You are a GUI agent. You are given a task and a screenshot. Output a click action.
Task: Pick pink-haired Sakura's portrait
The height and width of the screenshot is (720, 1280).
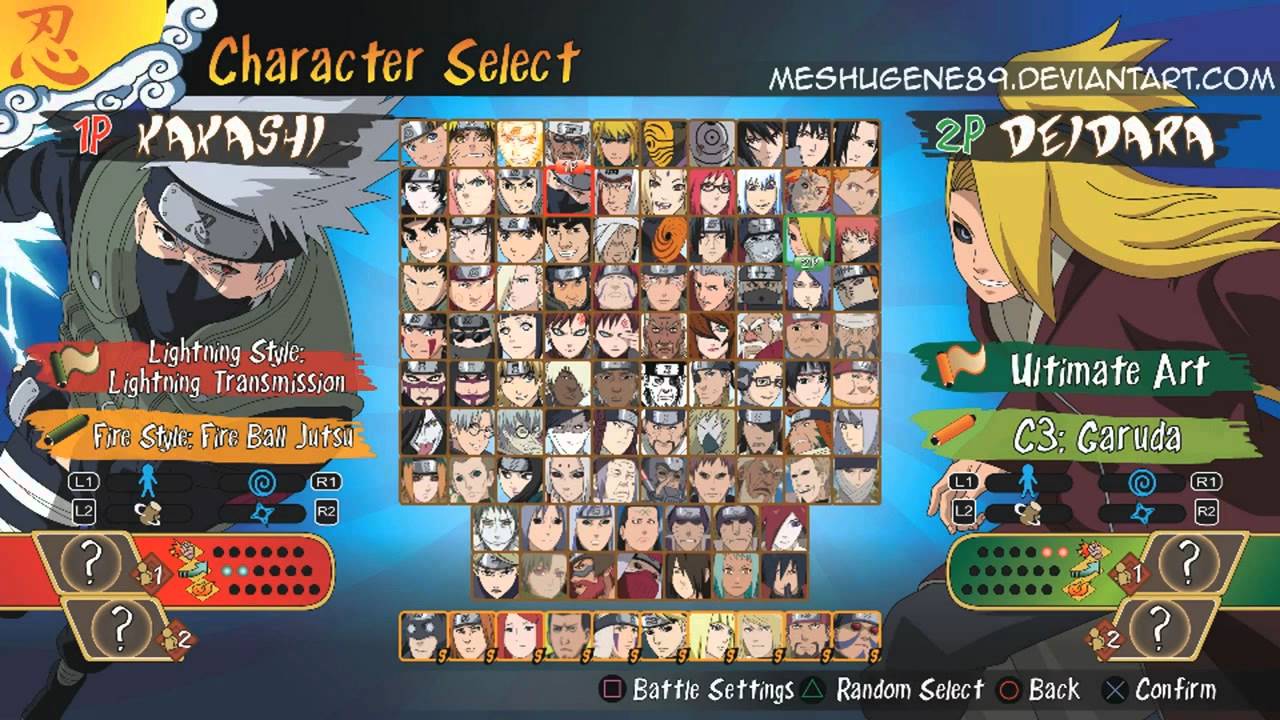(x=472, y=190)
